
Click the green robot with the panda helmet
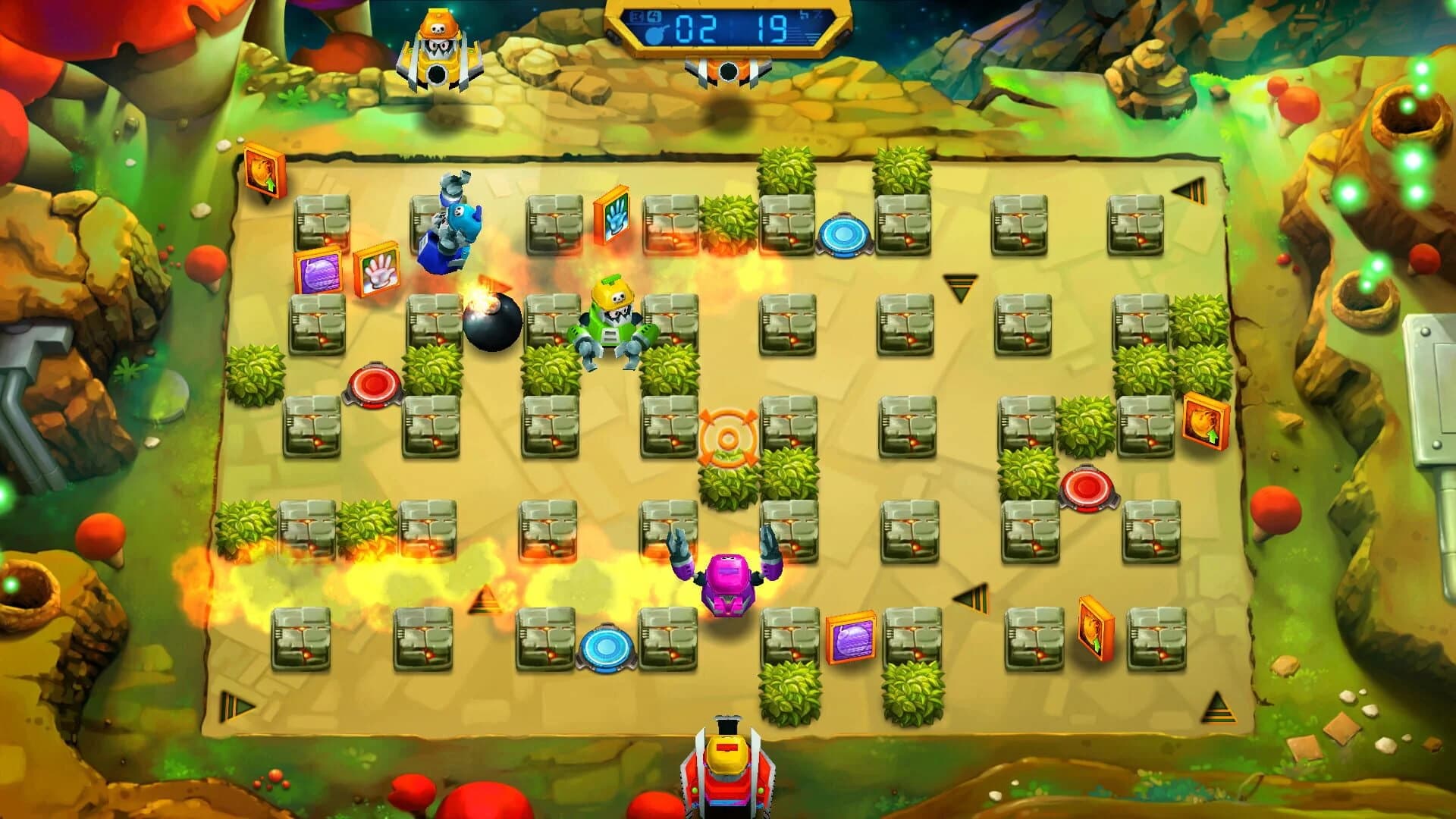click(613, 318)
